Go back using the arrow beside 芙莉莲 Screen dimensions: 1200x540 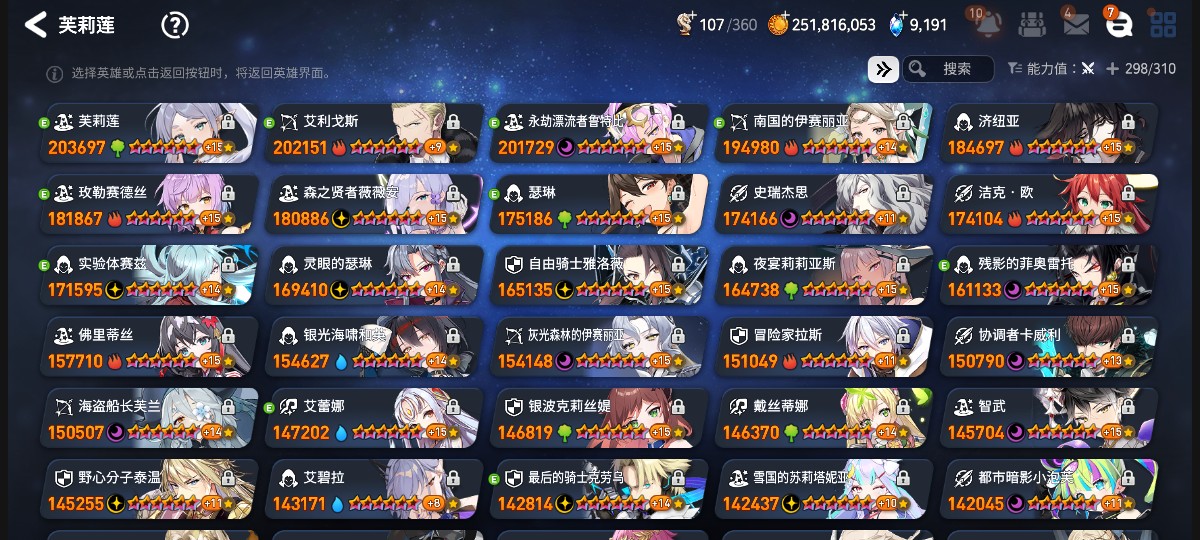tap(36, 25)
